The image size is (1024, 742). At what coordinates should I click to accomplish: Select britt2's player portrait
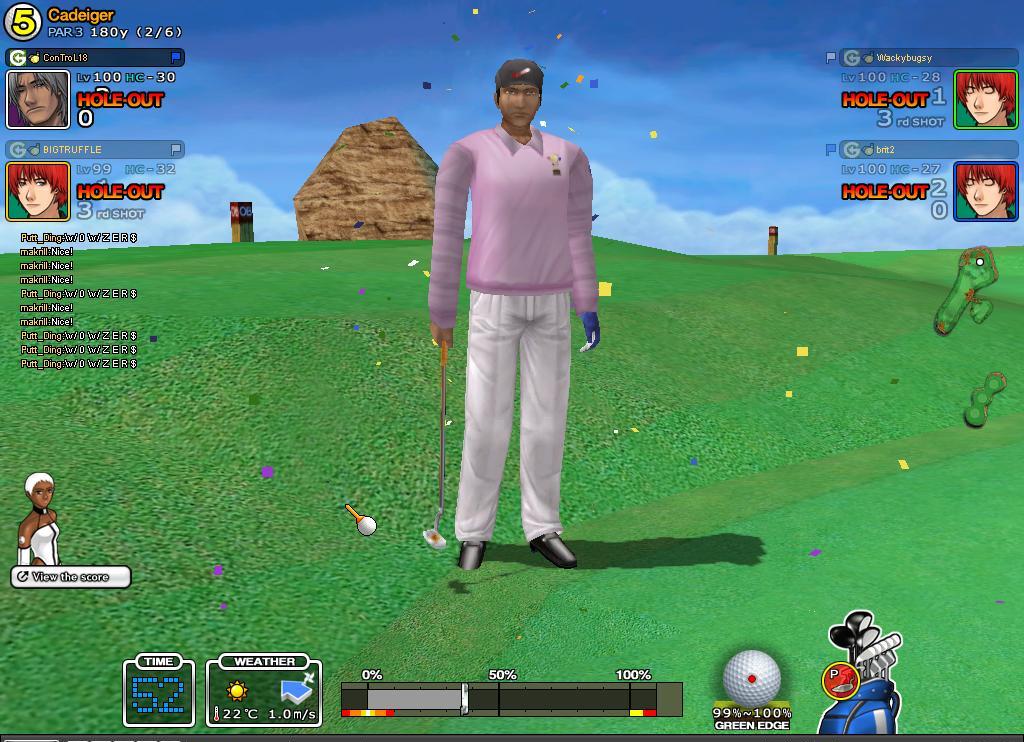point(986,191)
